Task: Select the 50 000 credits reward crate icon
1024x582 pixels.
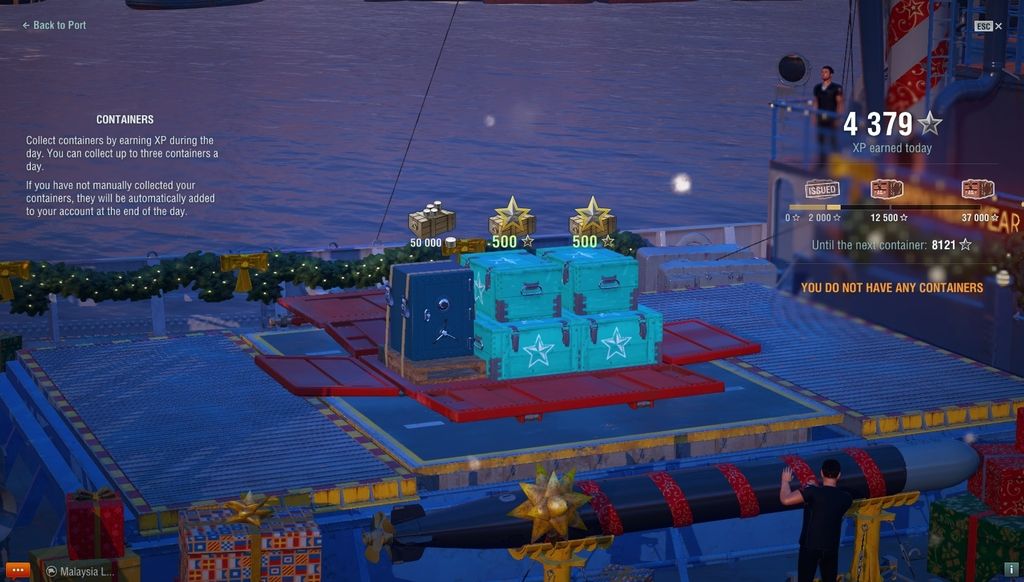Action: point(431,222)
